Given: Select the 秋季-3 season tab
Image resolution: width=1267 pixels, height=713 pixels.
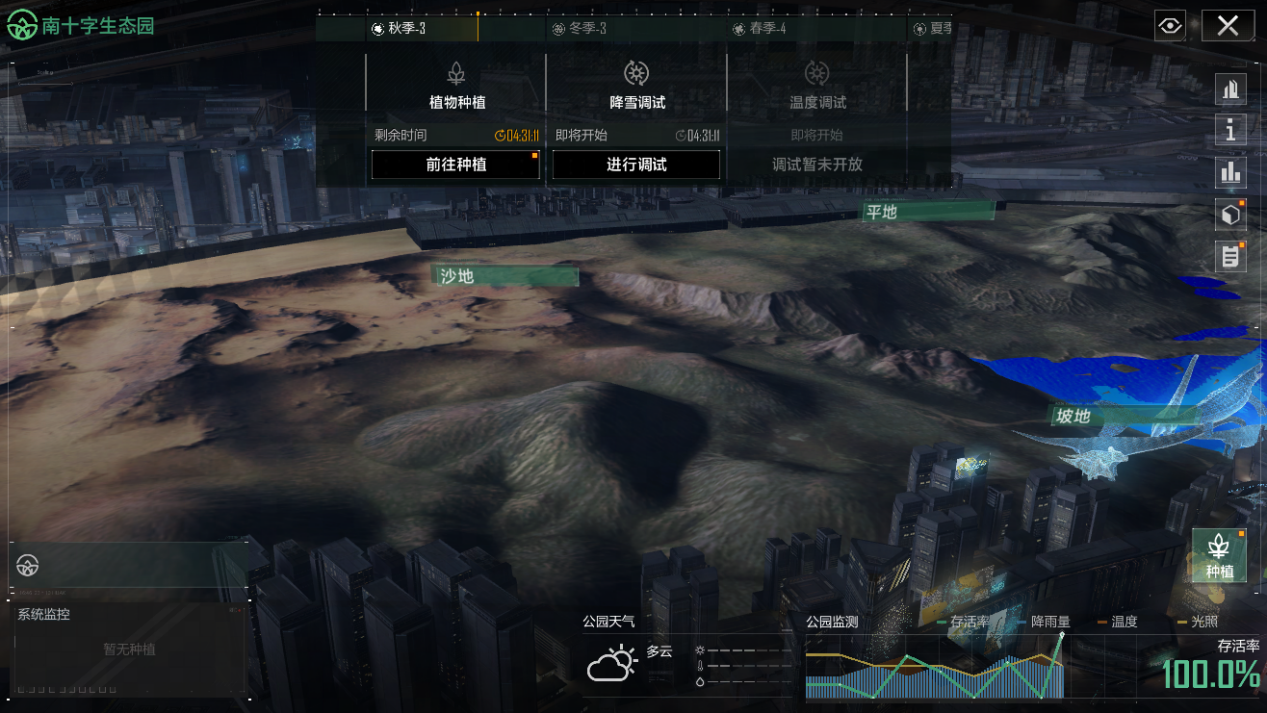Looking at the screenshot, I should [x=398, y=29].
